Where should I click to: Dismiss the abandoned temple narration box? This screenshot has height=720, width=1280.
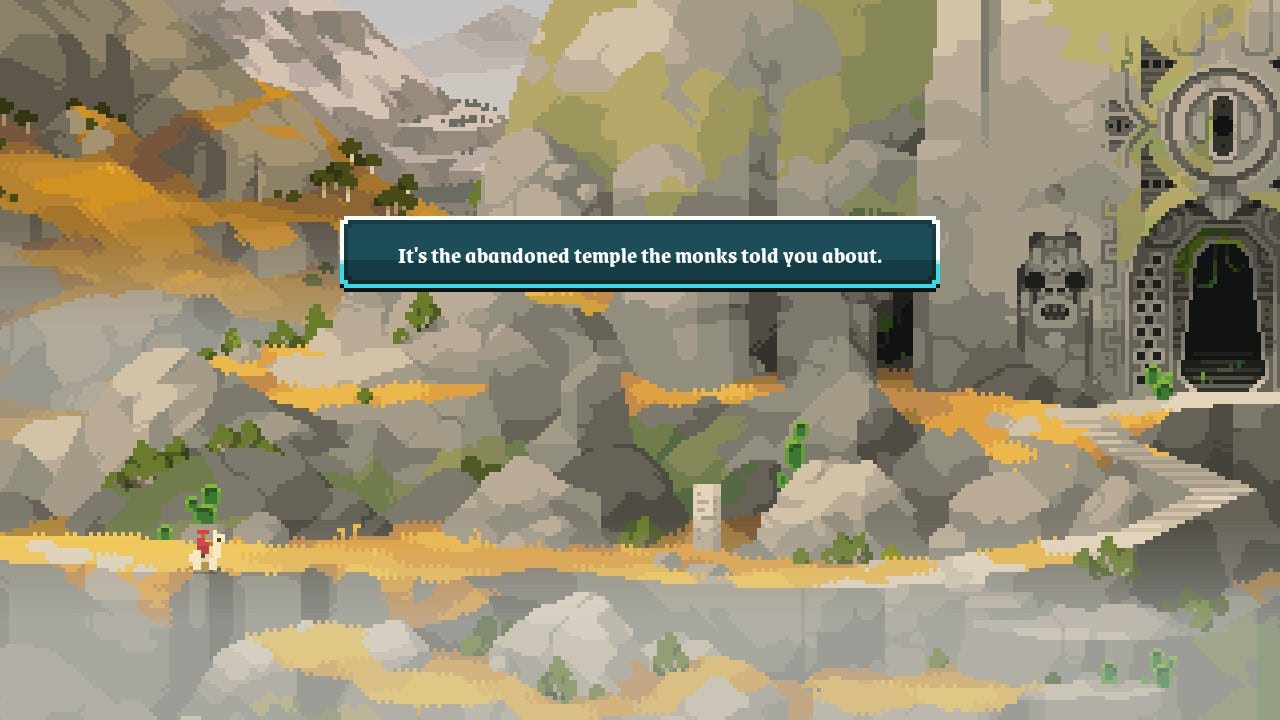click(639, 255)
